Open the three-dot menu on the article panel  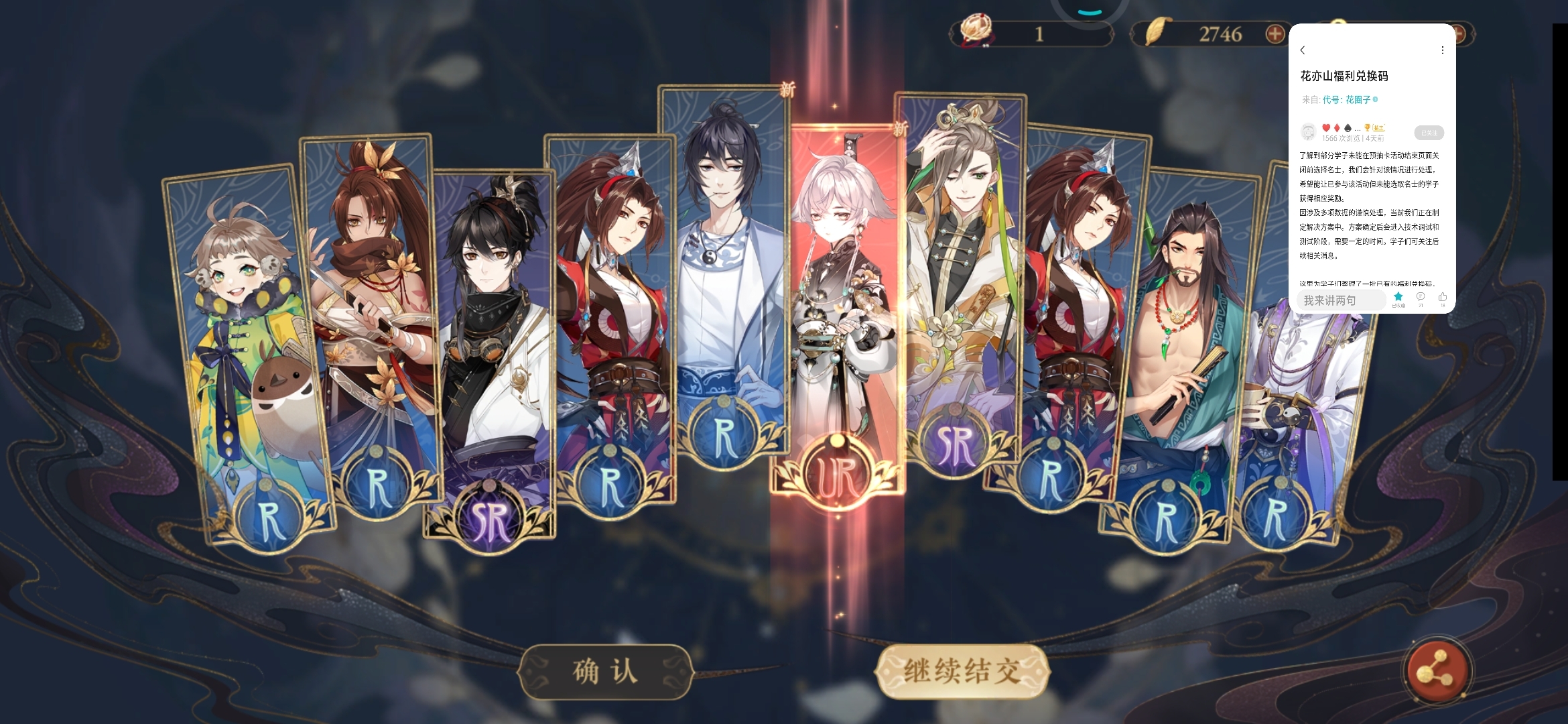1442,50
